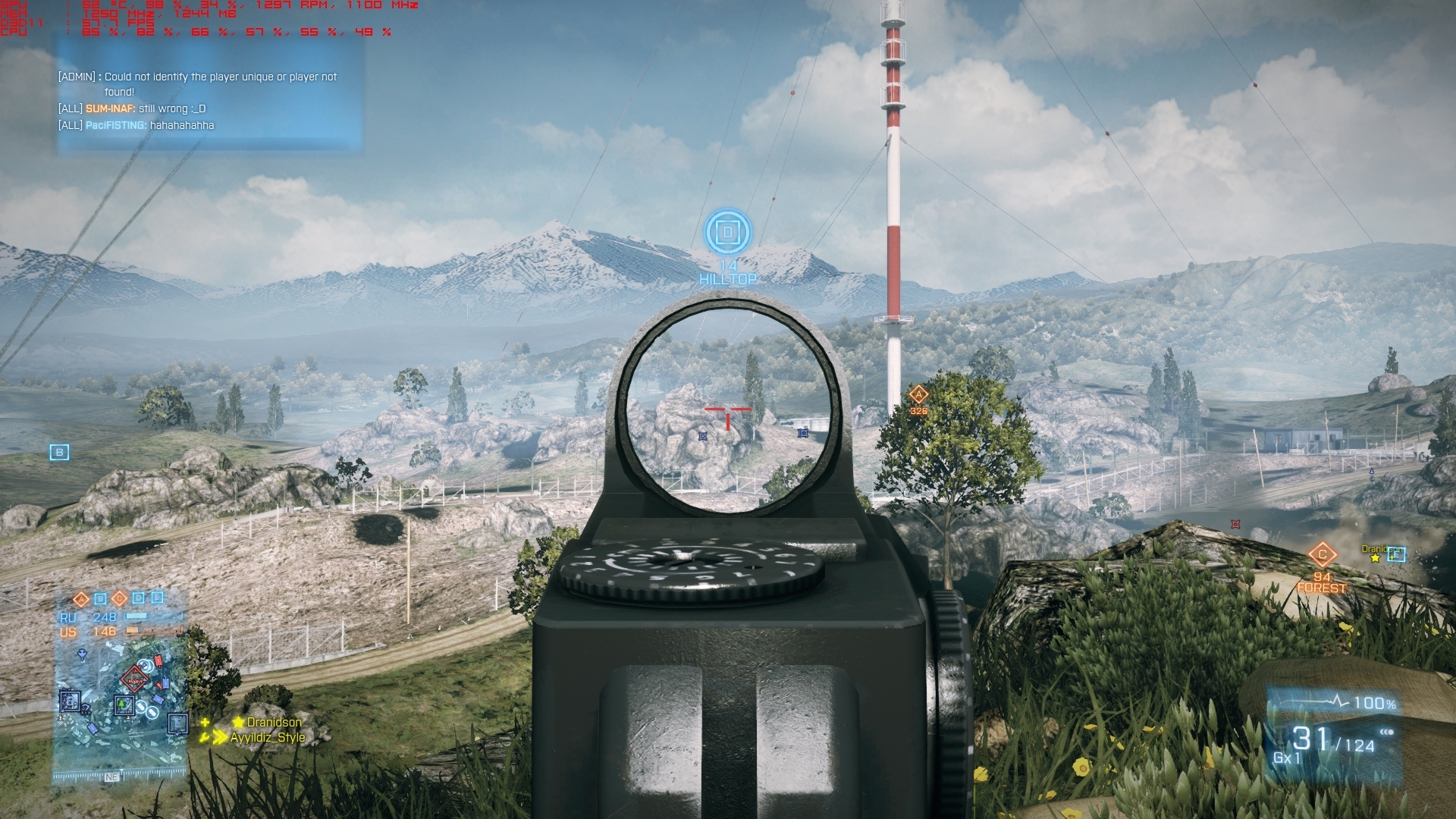Open the chat box with admin messages

pyautogui.click(x=210, y=99)
